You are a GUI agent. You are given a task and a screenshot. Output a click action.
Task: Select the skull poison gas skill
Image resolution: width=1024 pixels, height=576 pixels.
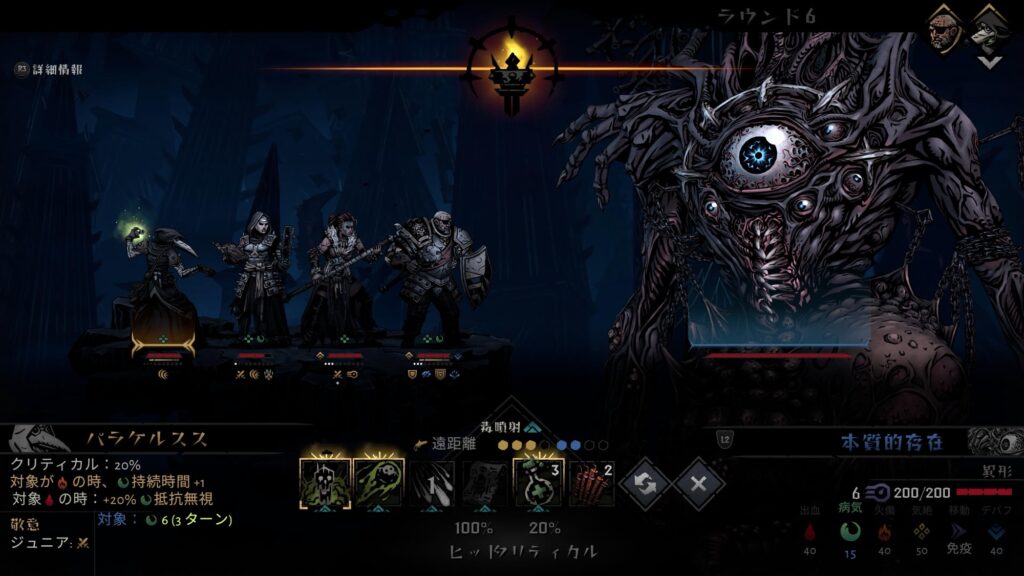coord(325,484)
